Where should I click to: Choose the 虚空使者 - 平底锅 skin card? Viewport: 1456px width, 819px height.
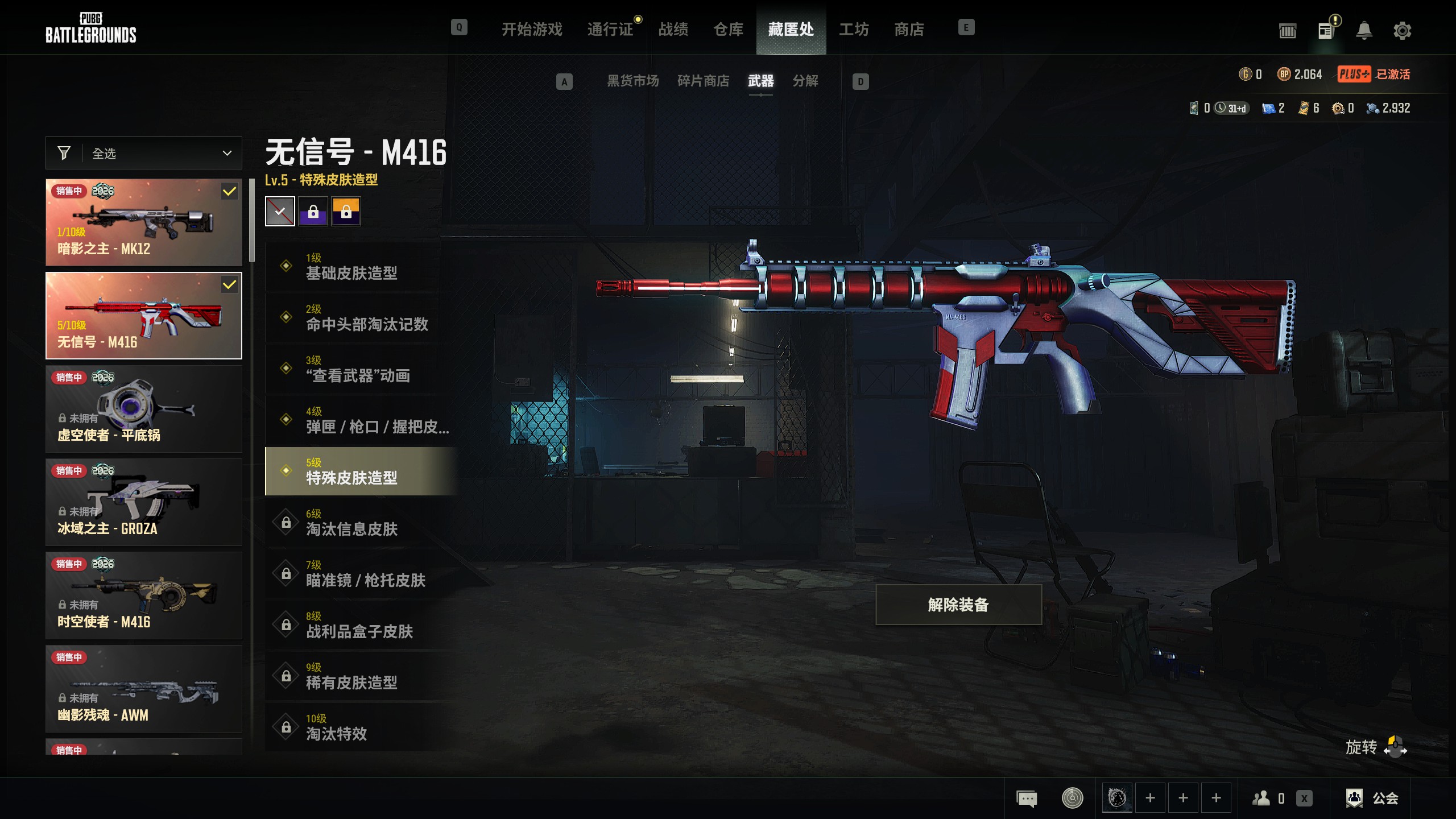(144, 409)
